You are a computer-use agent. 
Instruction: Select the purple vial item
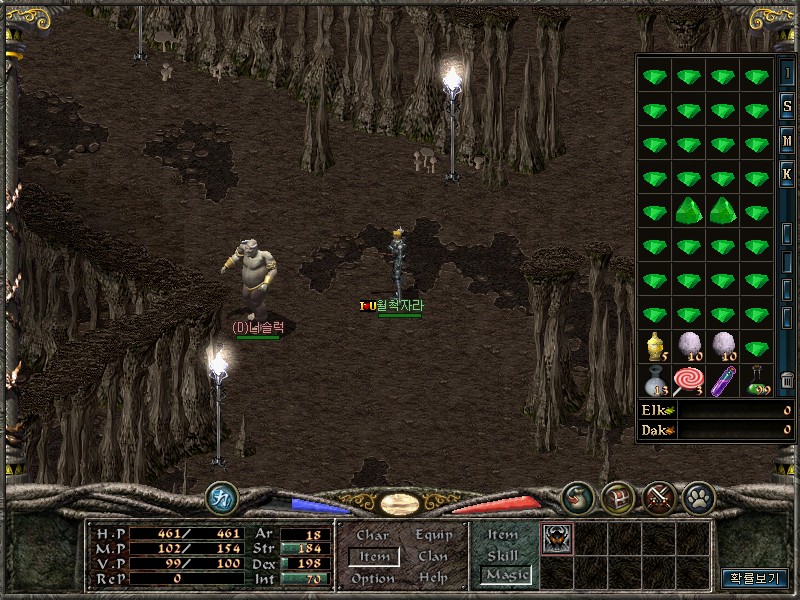point(723,380)
